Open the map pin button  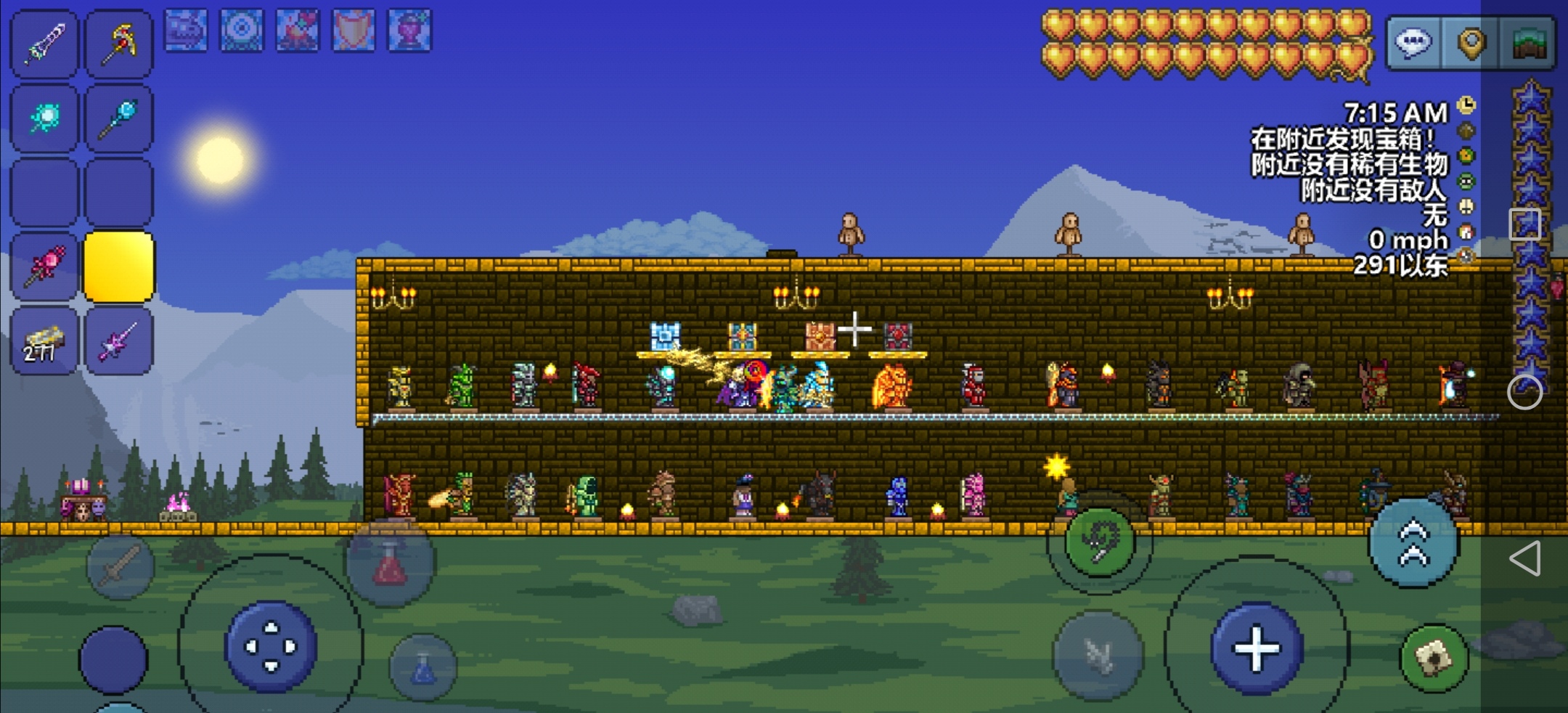pyautogui.click(x=1470, y=43)
